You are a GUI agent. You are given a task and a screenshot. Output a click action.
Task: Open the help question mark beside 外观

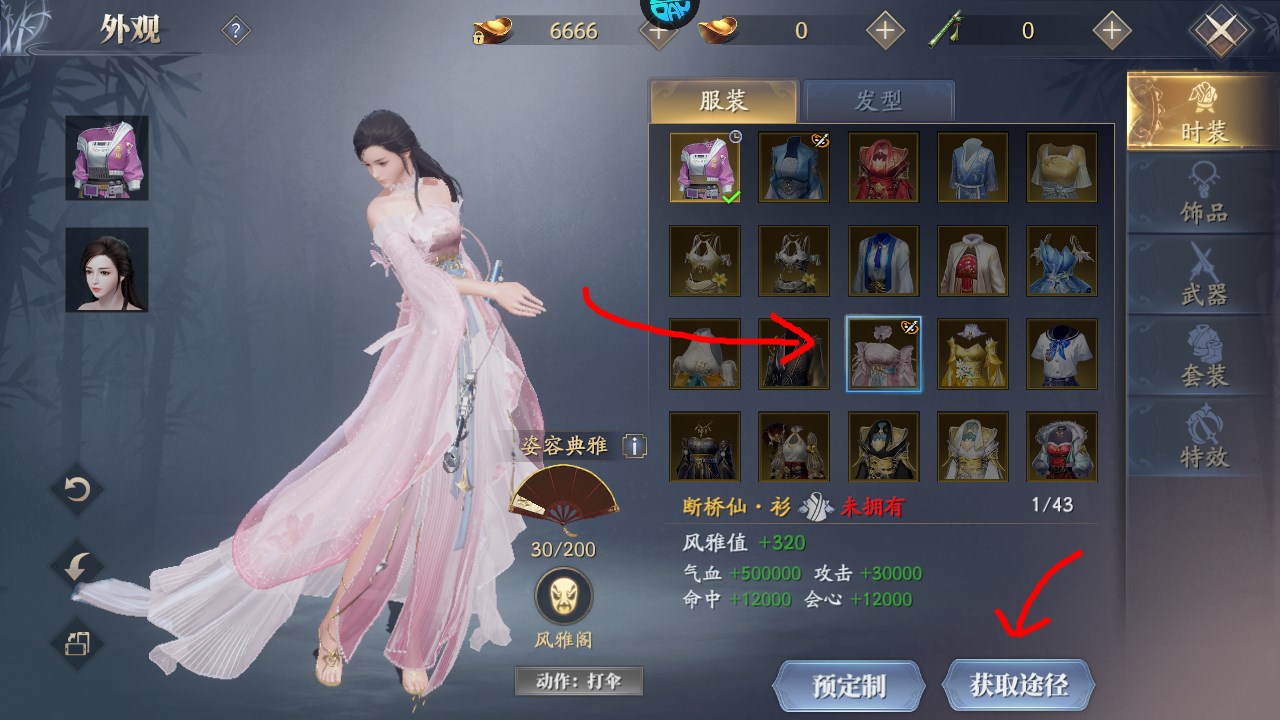[233, 31]
